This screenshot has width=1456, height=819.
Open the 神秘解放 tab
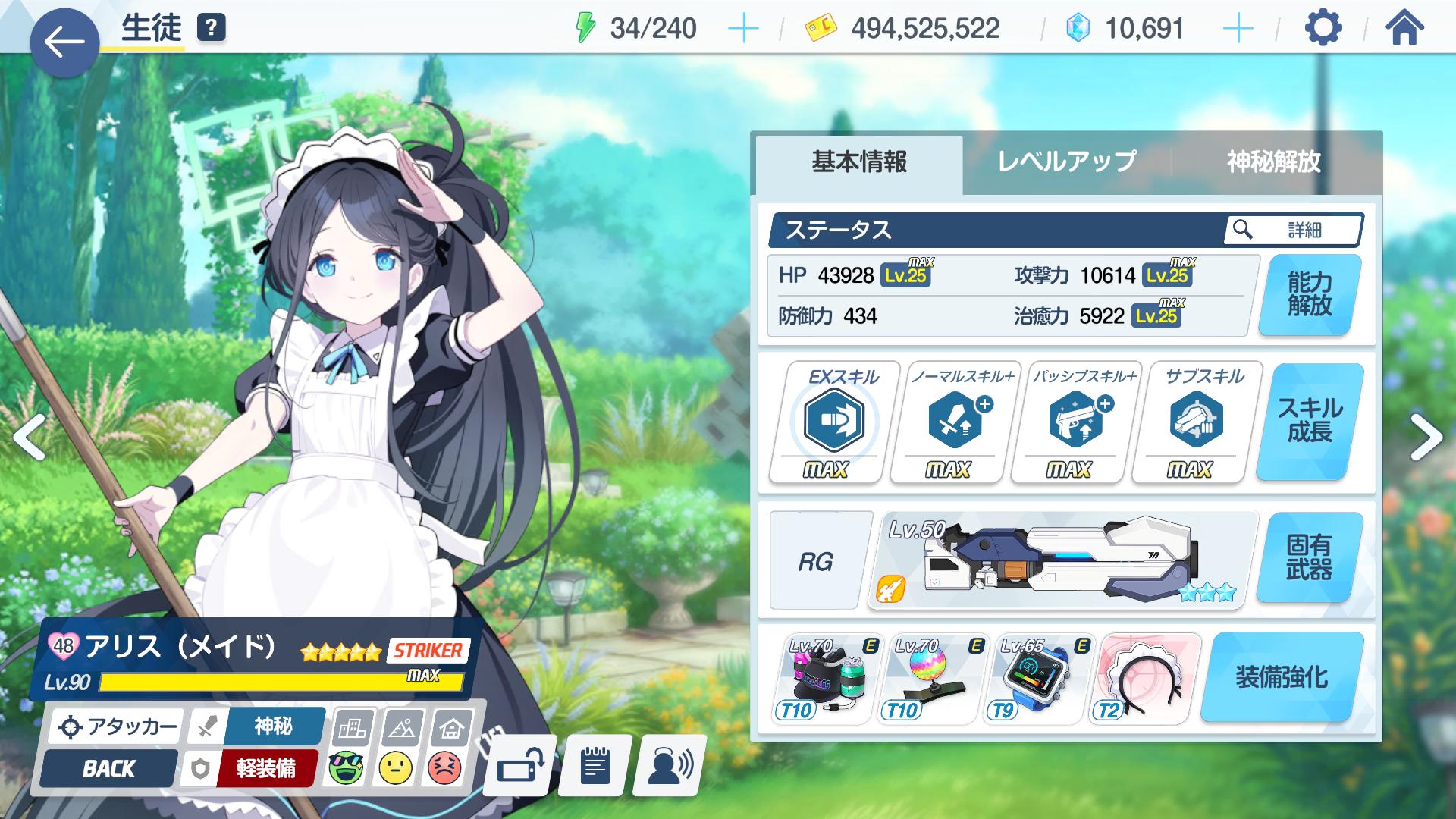coord(1274,162)
